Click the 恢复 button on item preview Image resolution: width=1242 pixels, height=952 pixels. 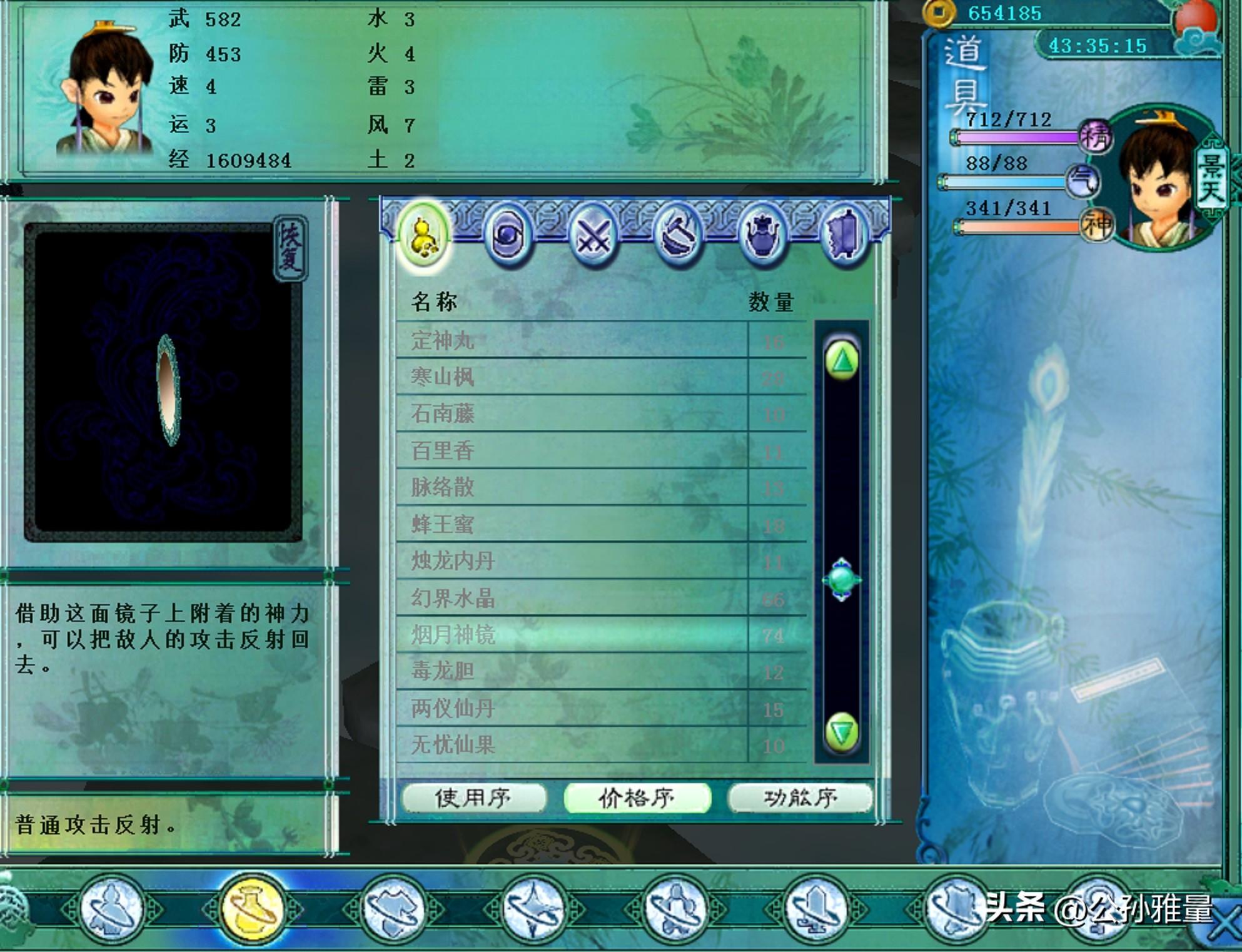point(290,248)
